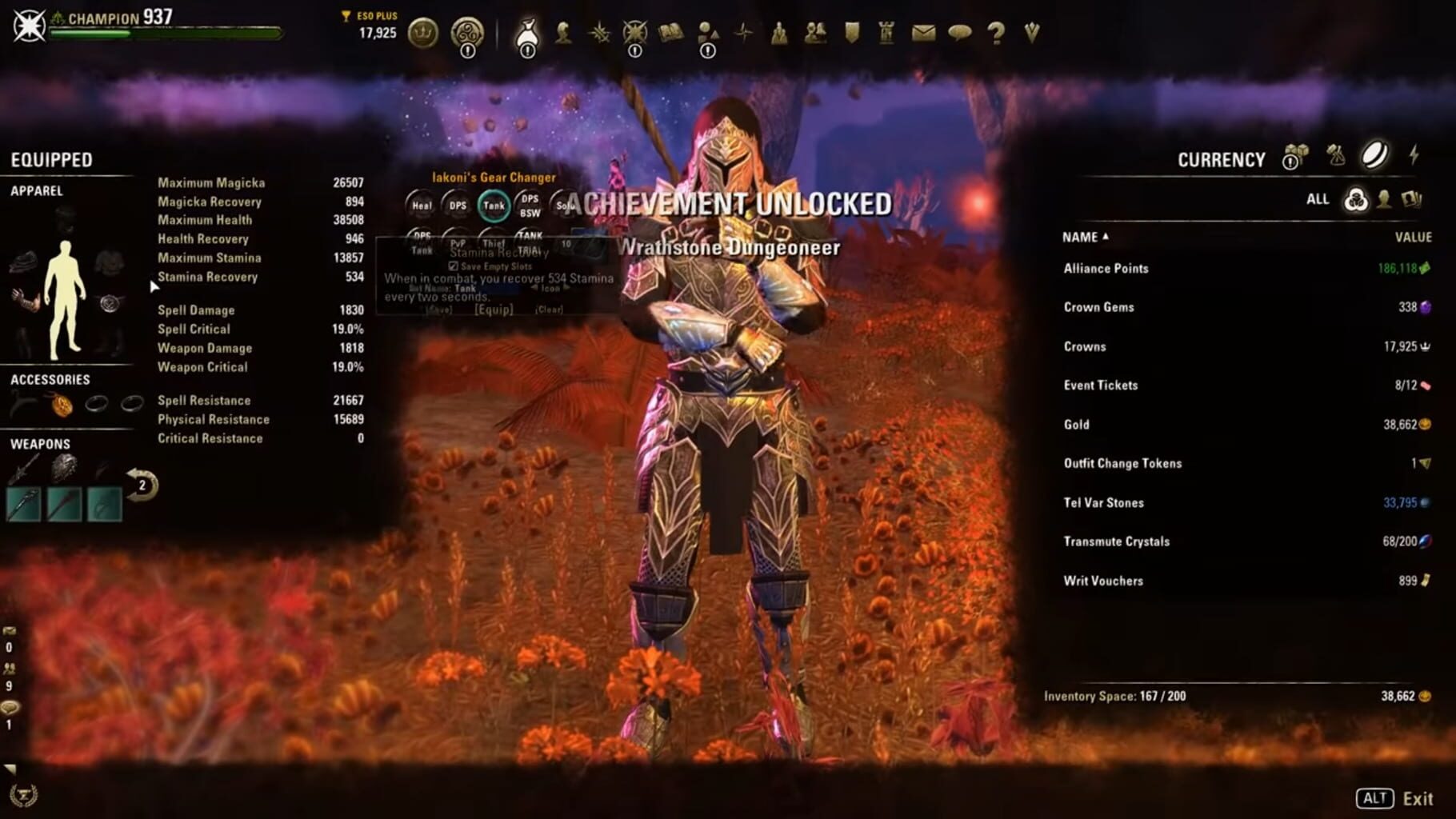Image resolution: width=1456 pixels, height=819 pixels.
Task: Select the Heal gear profile in Iakoni's Gear Changer
Action: 422,206
